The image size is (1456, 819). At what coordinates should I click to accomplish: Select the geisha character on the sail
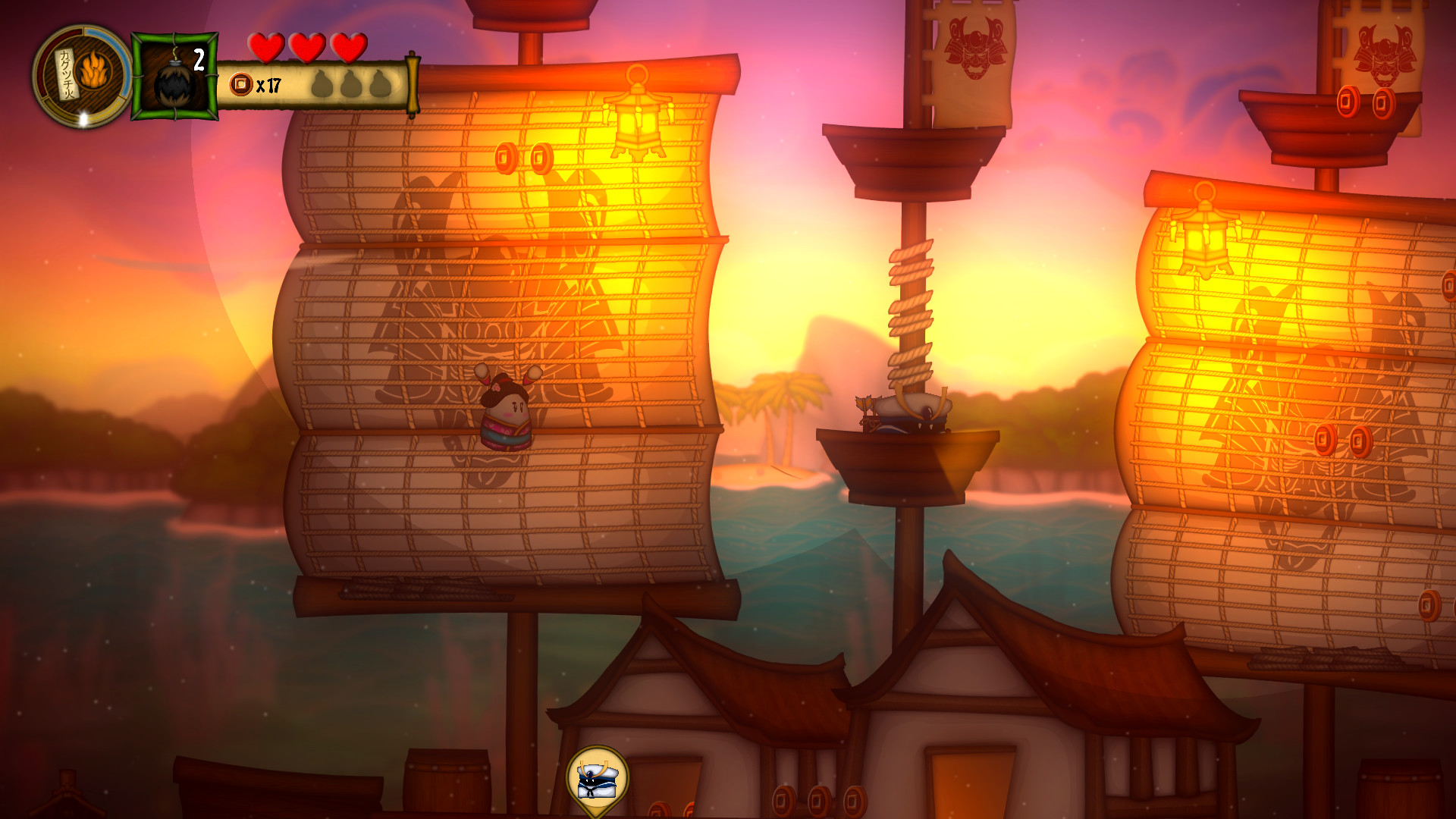(x=505, y=413)
